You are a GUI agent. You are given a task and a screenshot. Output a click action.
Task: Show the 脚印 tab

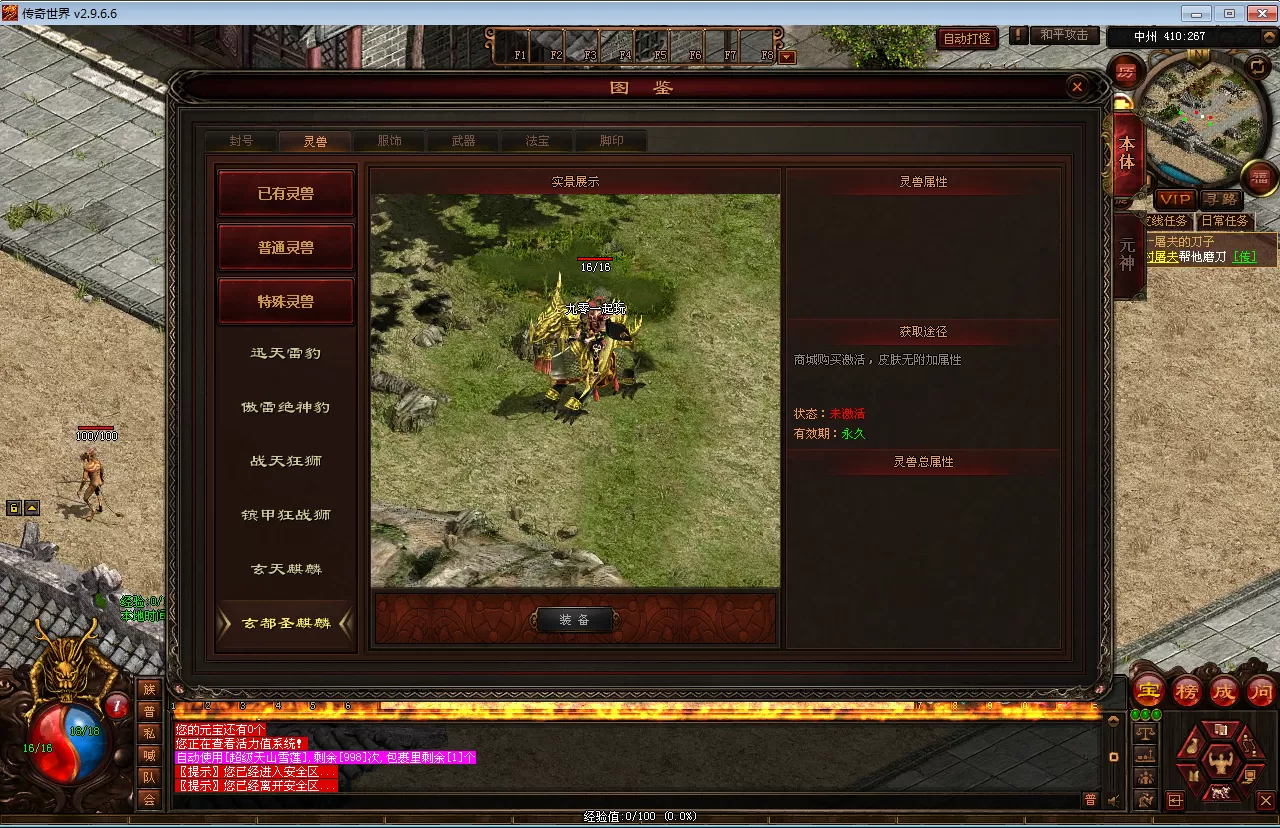pos(611,141)
